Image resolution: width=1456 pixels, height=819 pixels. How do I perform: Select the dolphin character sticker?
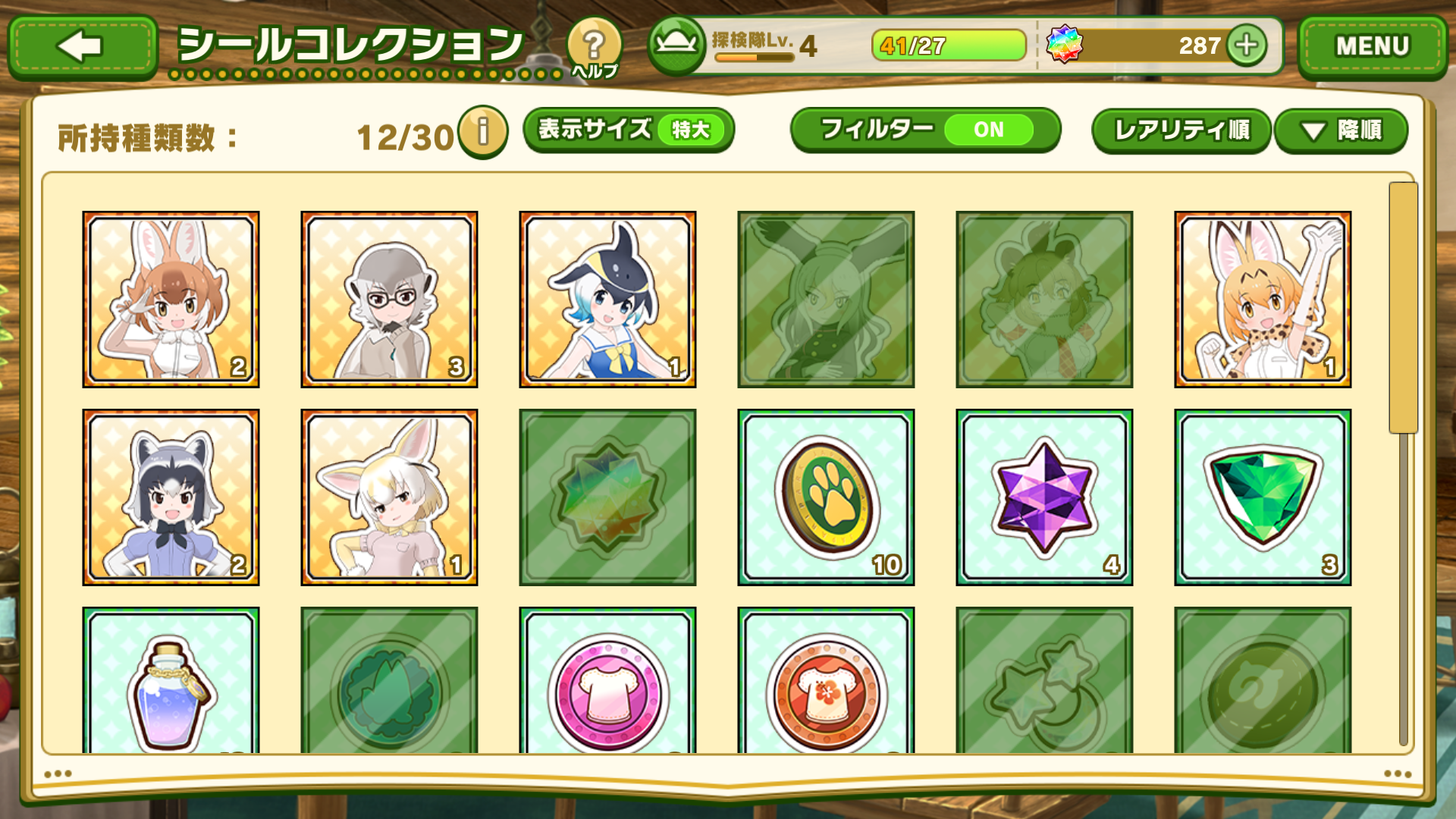point(607,298)
